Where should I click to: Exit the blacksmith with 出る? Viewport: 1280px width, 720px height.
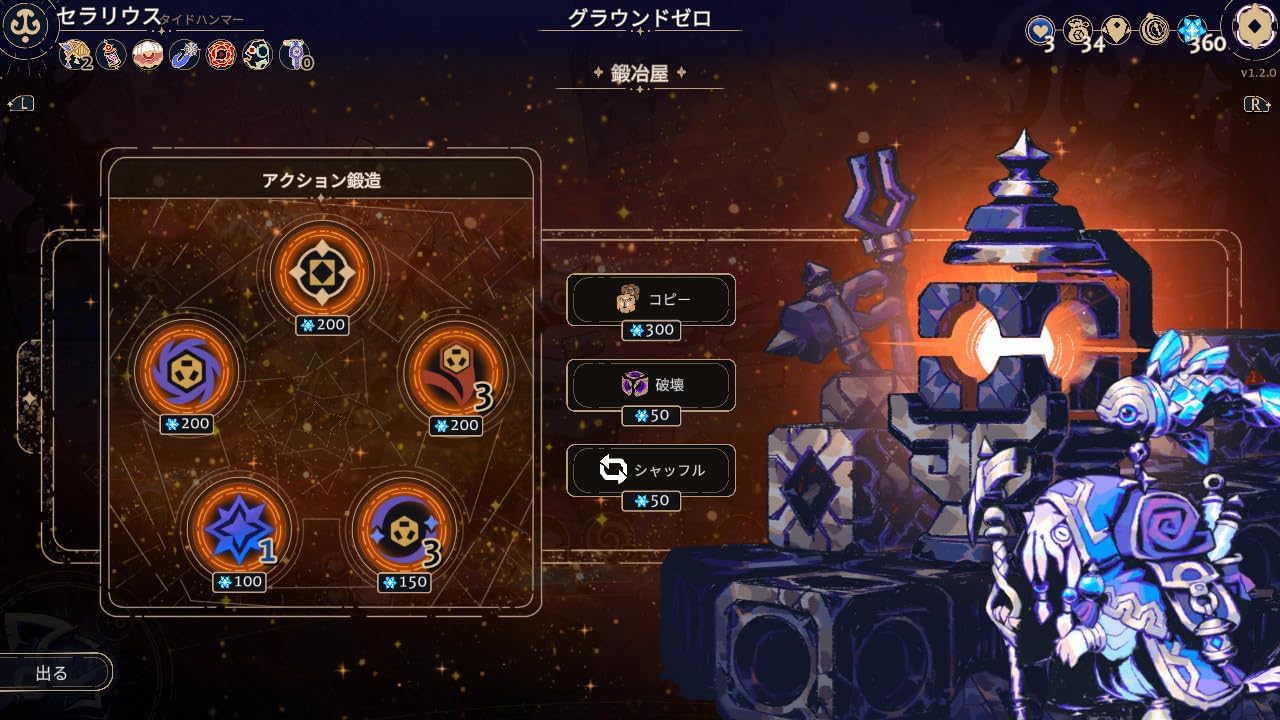[x=53, y=673]
